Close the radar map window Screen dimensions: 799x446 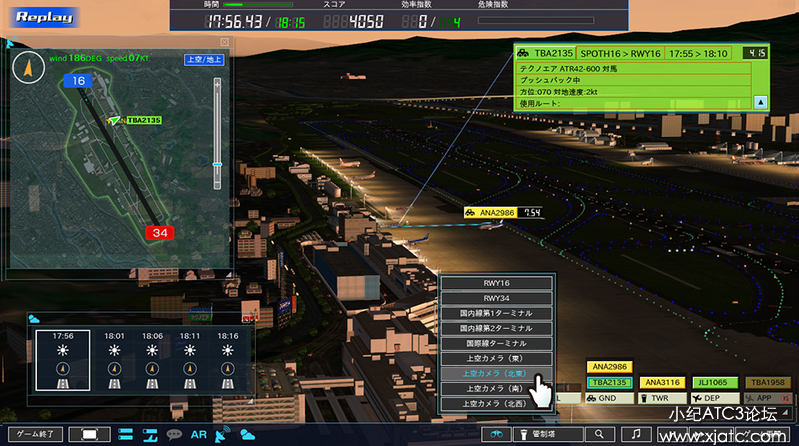[224, 43]
